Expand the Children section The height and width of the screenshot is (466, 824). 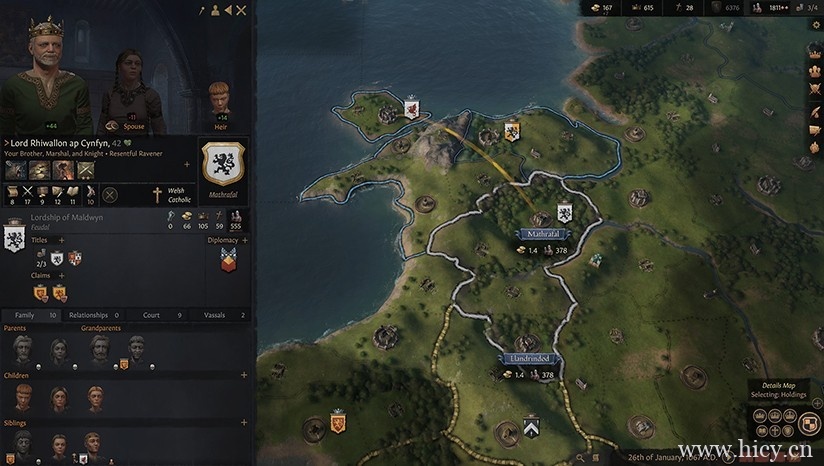point(244,375)
